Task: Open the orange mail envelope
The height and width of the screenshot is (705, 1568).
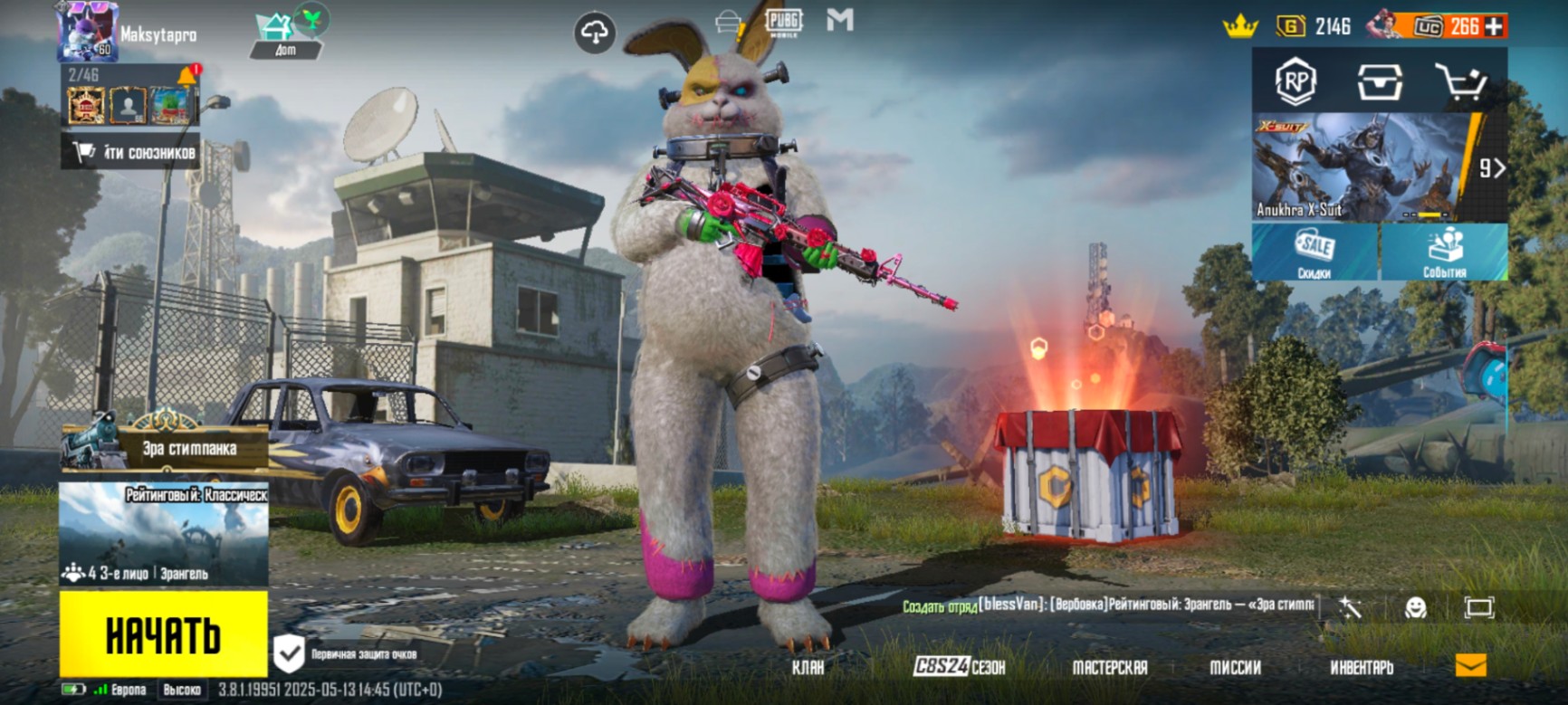Action: pos(1470,666)
